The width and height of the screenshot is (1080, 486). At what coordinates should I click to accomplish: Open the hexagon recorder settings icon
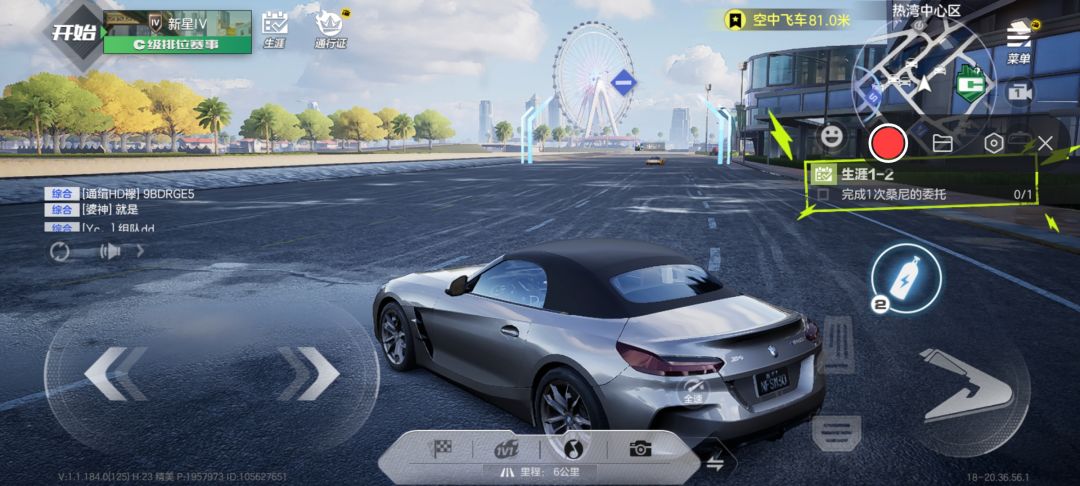(993, 143)
